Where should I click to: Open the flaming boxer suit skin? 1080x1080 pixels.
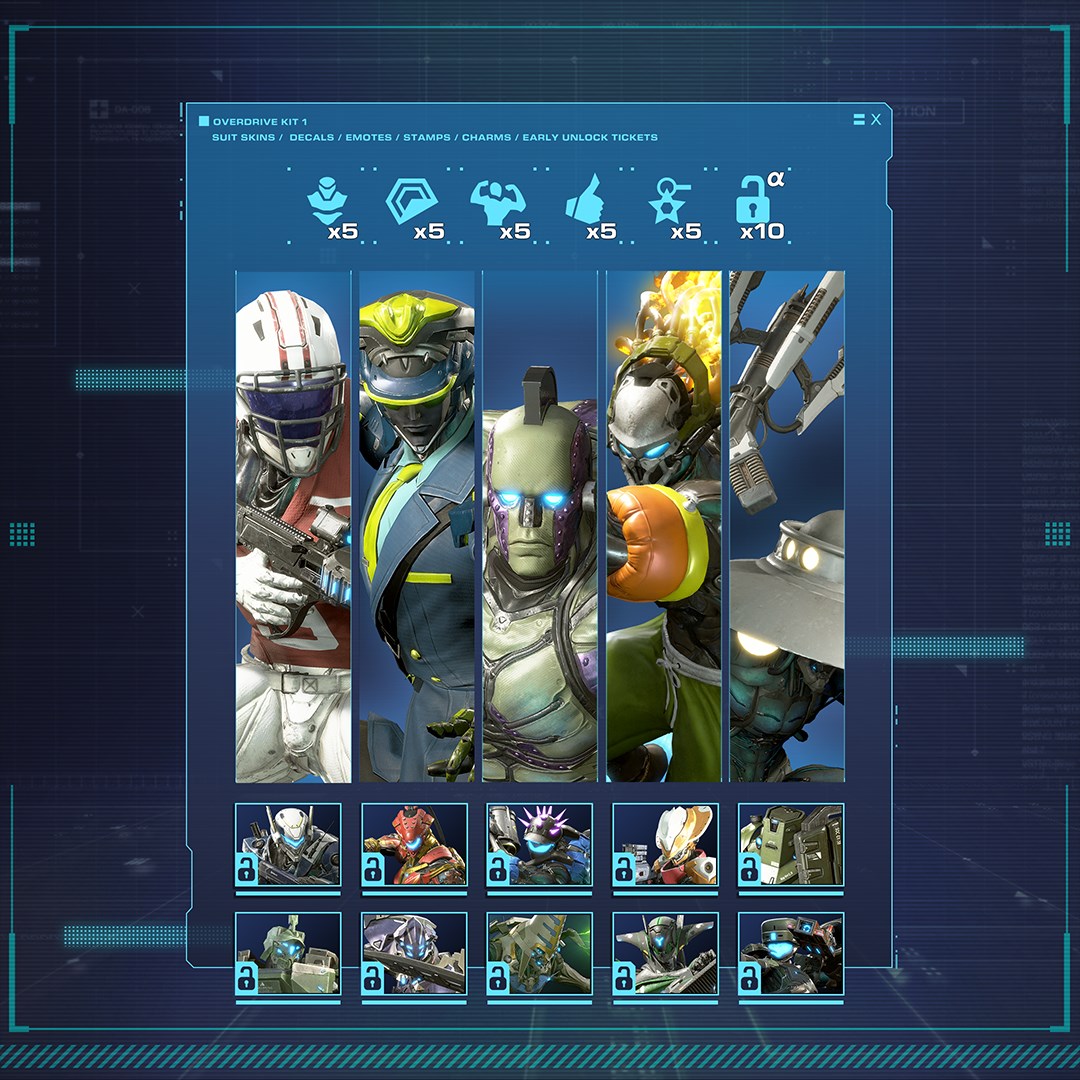point(664,526)
